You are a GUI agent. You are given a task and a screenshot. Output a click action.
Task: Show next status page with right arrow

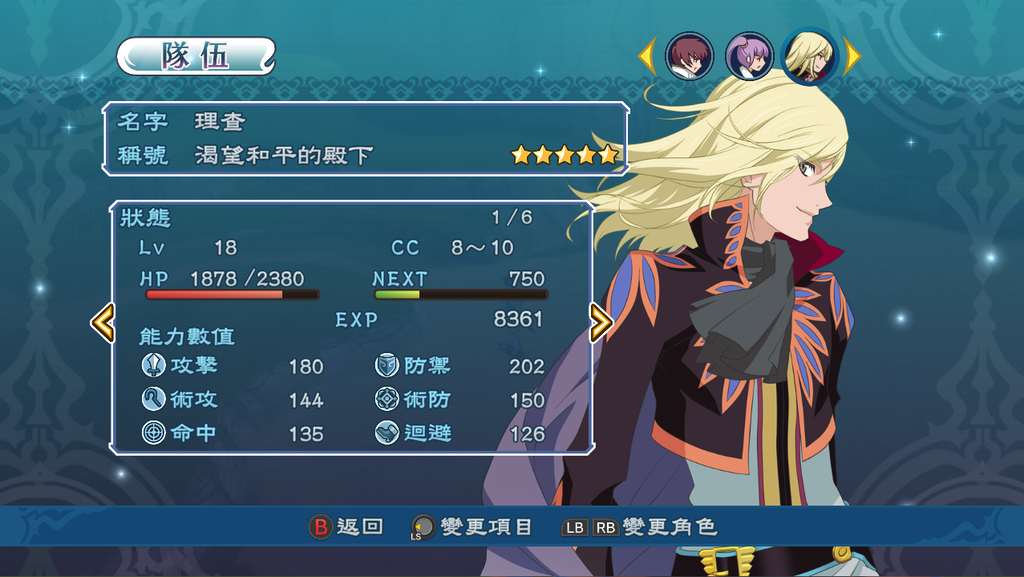click(600, 322)
